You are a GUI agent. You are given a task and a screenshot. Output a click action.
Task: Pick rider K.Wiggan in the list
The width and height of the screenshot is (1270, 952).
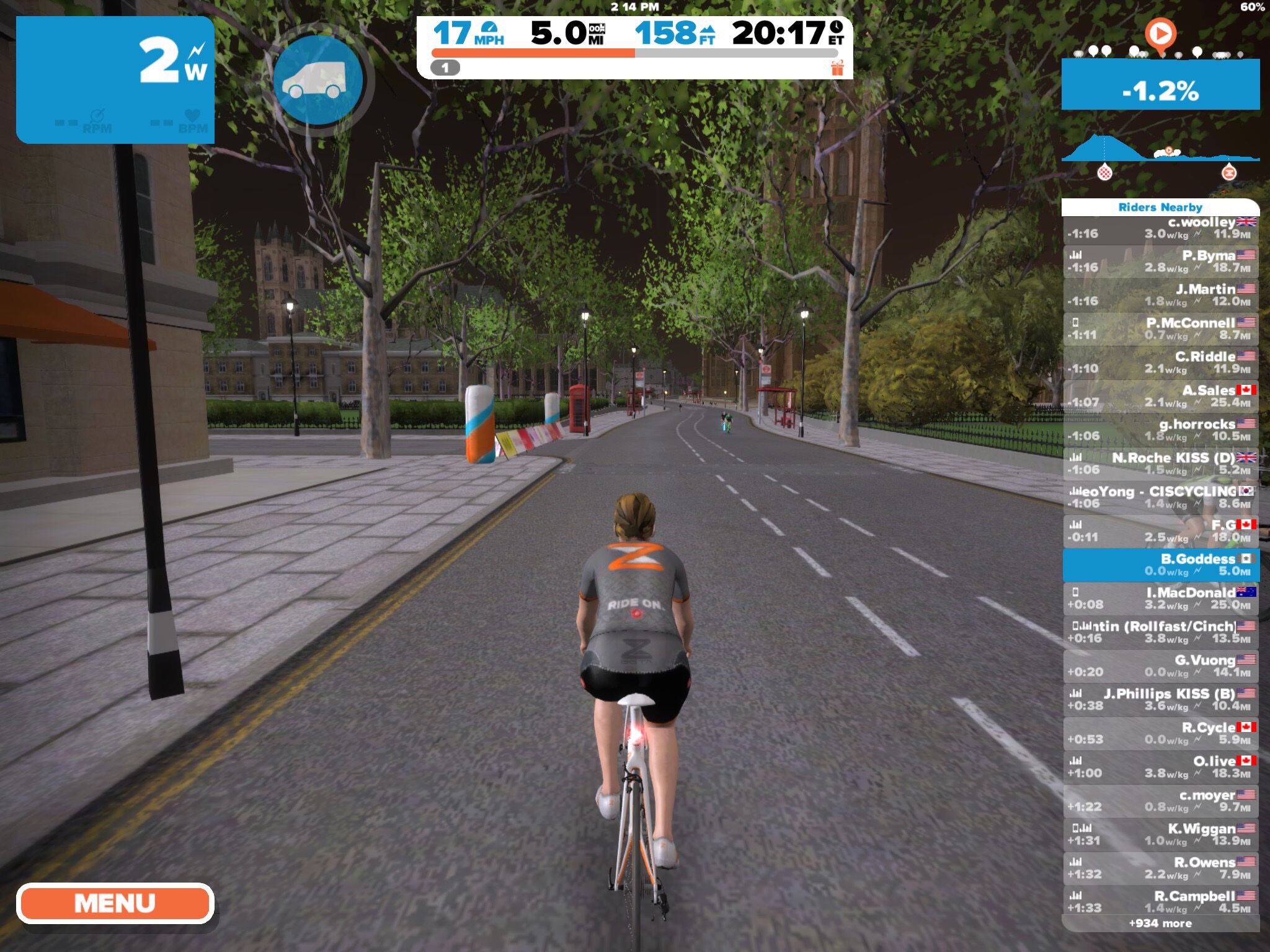(x=1160, y=835)
